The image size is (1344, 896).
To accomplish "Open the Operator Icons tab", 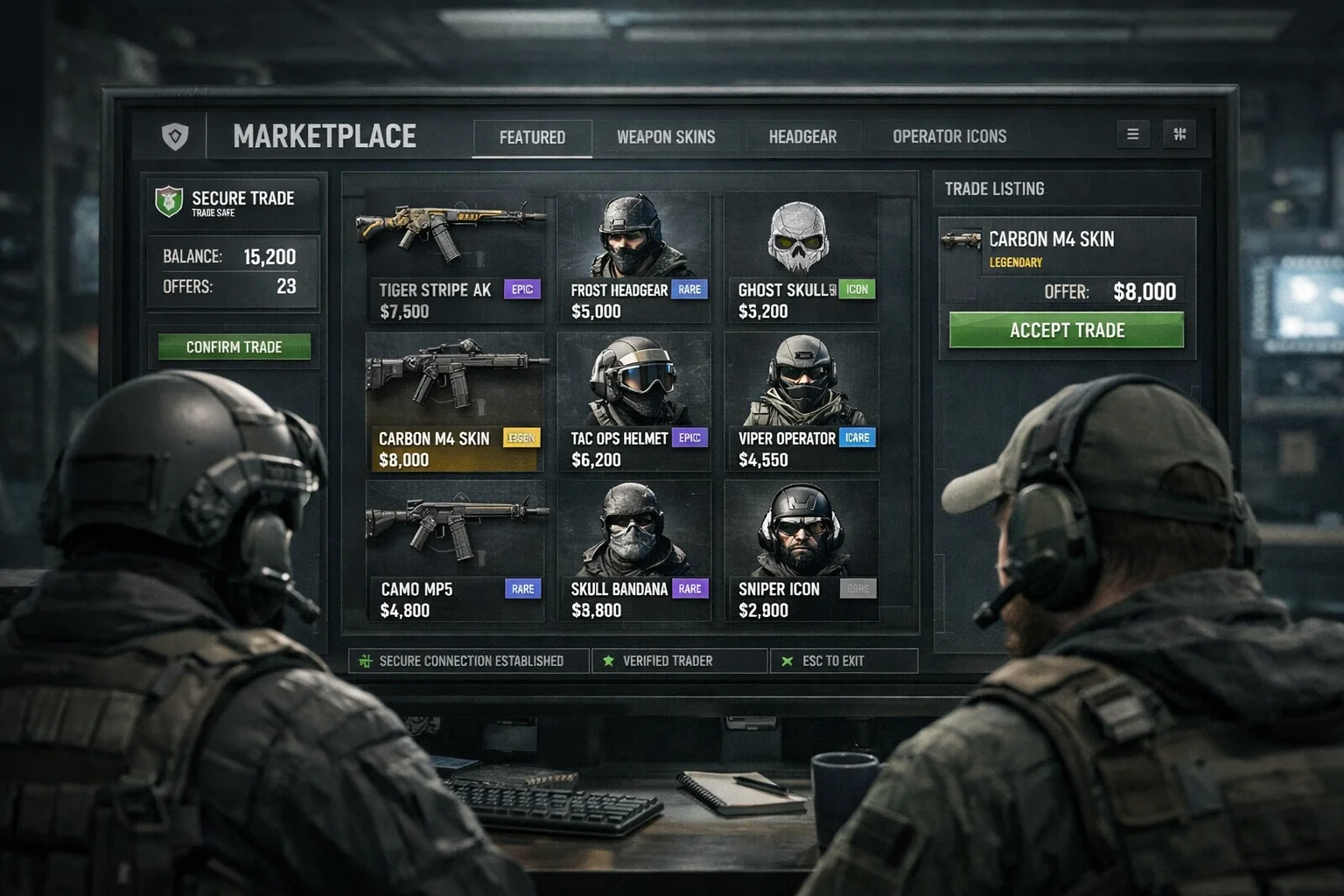I will tap(949, 136).
